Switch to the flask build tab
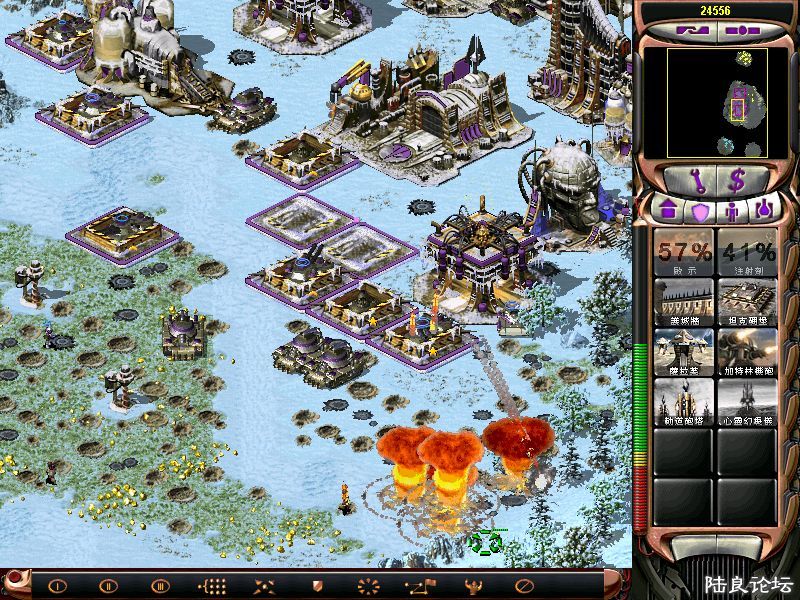 [x=764, y=211]
